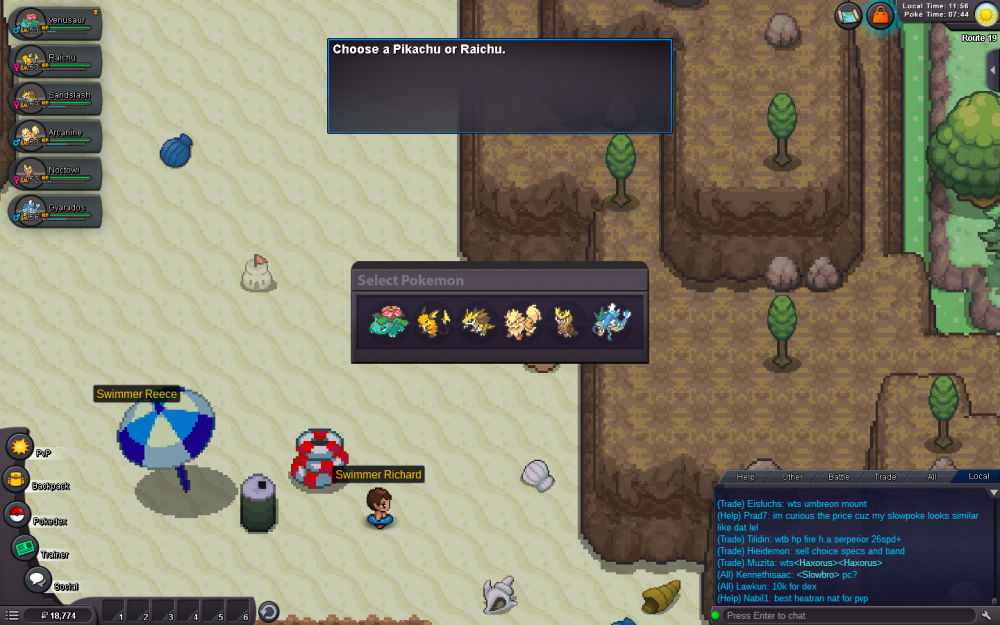Screen dimensions: 1000x625
Task: Choose Raichu in the Select Pokemon window
Action: pyautogui.click(x=432, y=323)
